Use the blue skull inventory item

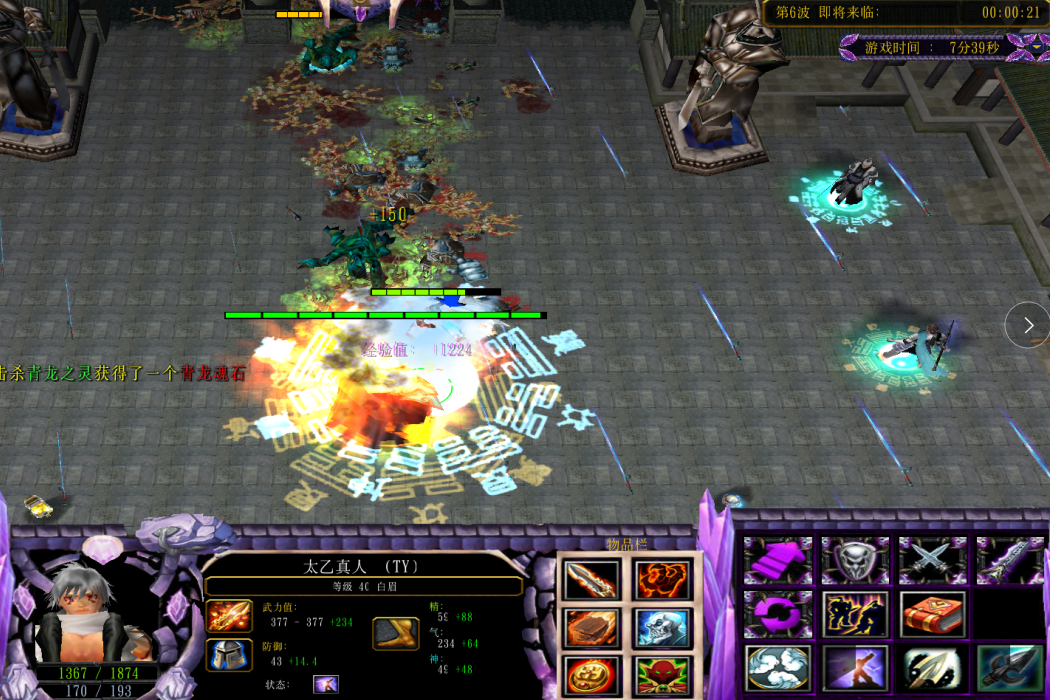(x=662, y=627)
